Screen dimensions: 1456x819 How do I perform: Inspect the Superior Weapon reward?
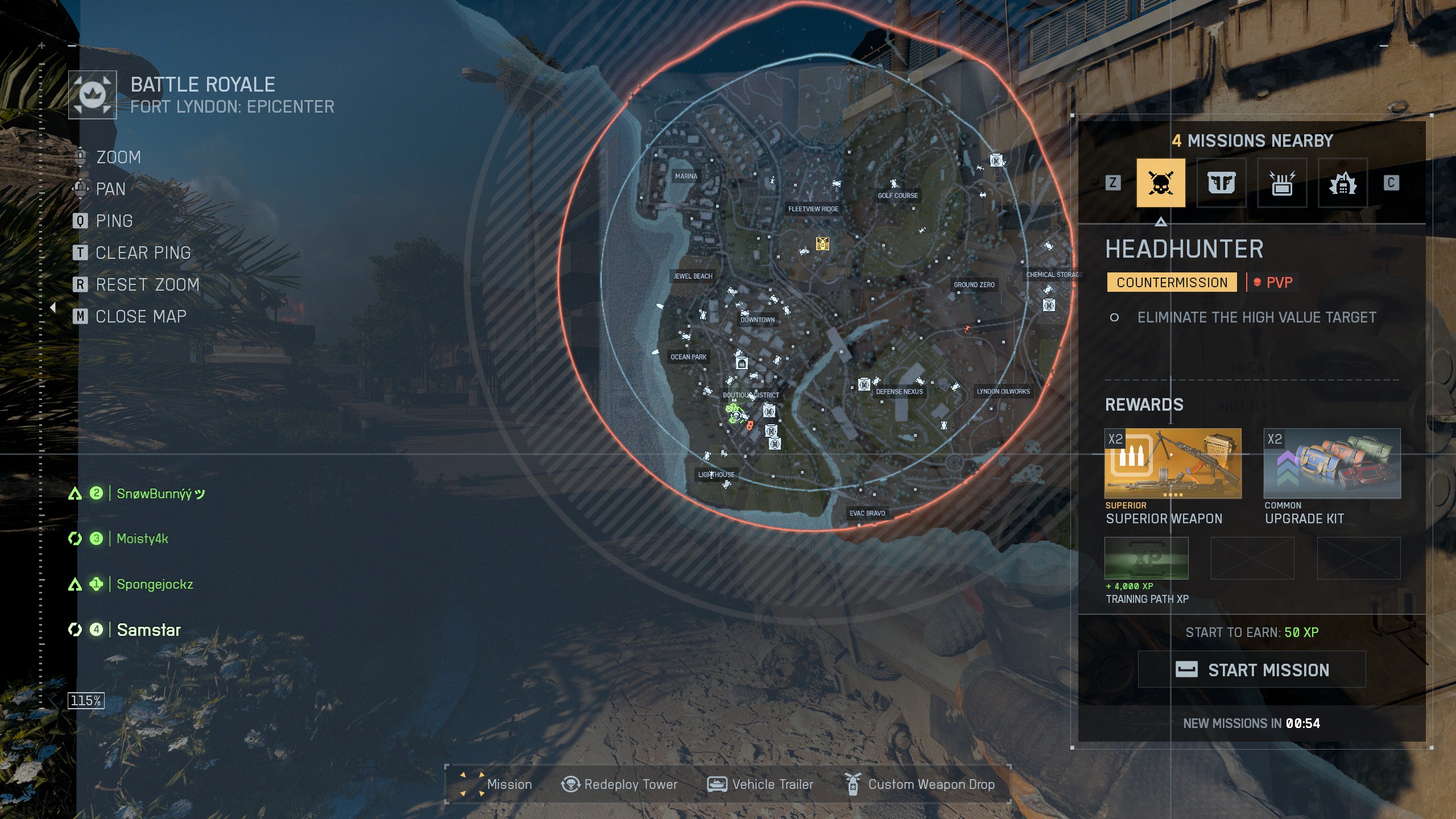(x=1172, y=464)
